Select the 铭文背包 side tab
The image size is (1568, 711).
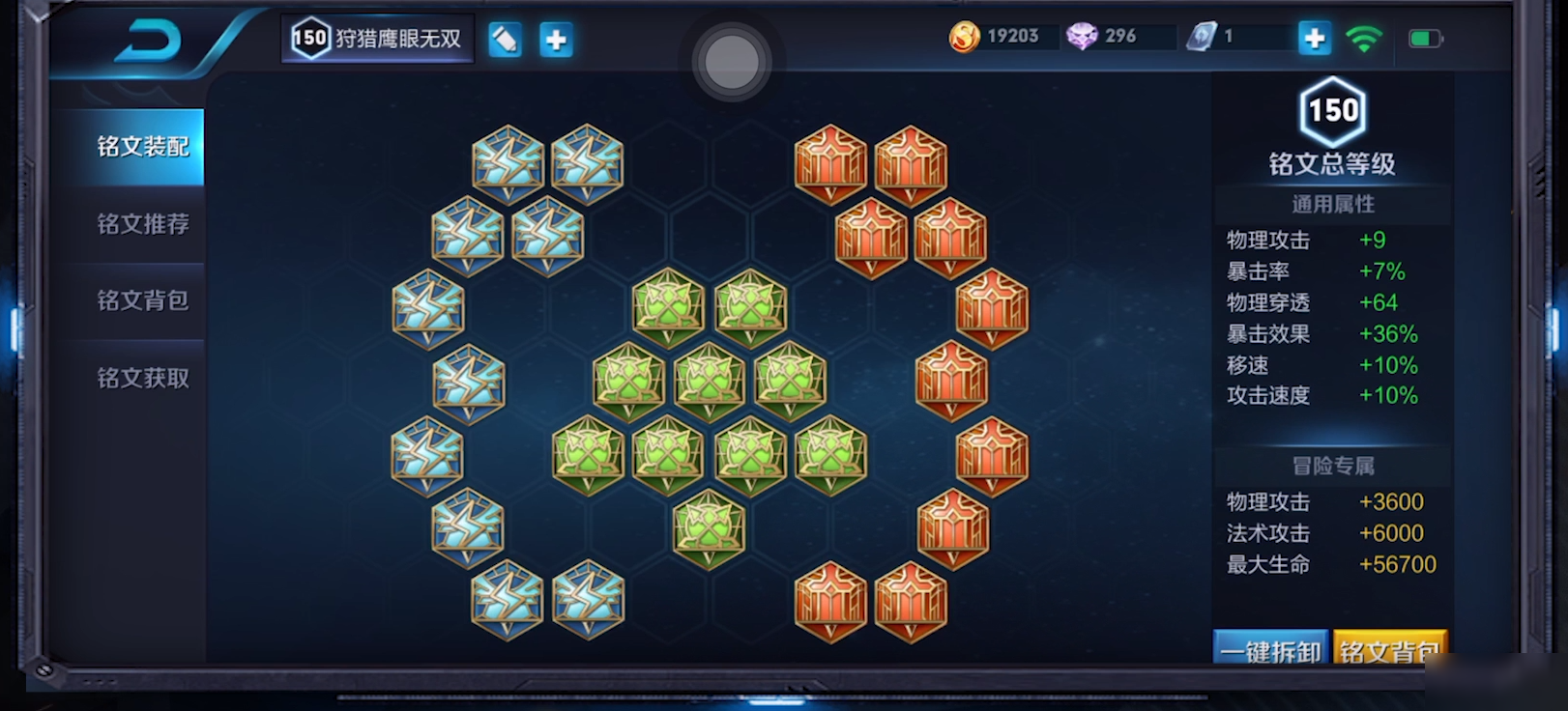click(x=142, y=300)
